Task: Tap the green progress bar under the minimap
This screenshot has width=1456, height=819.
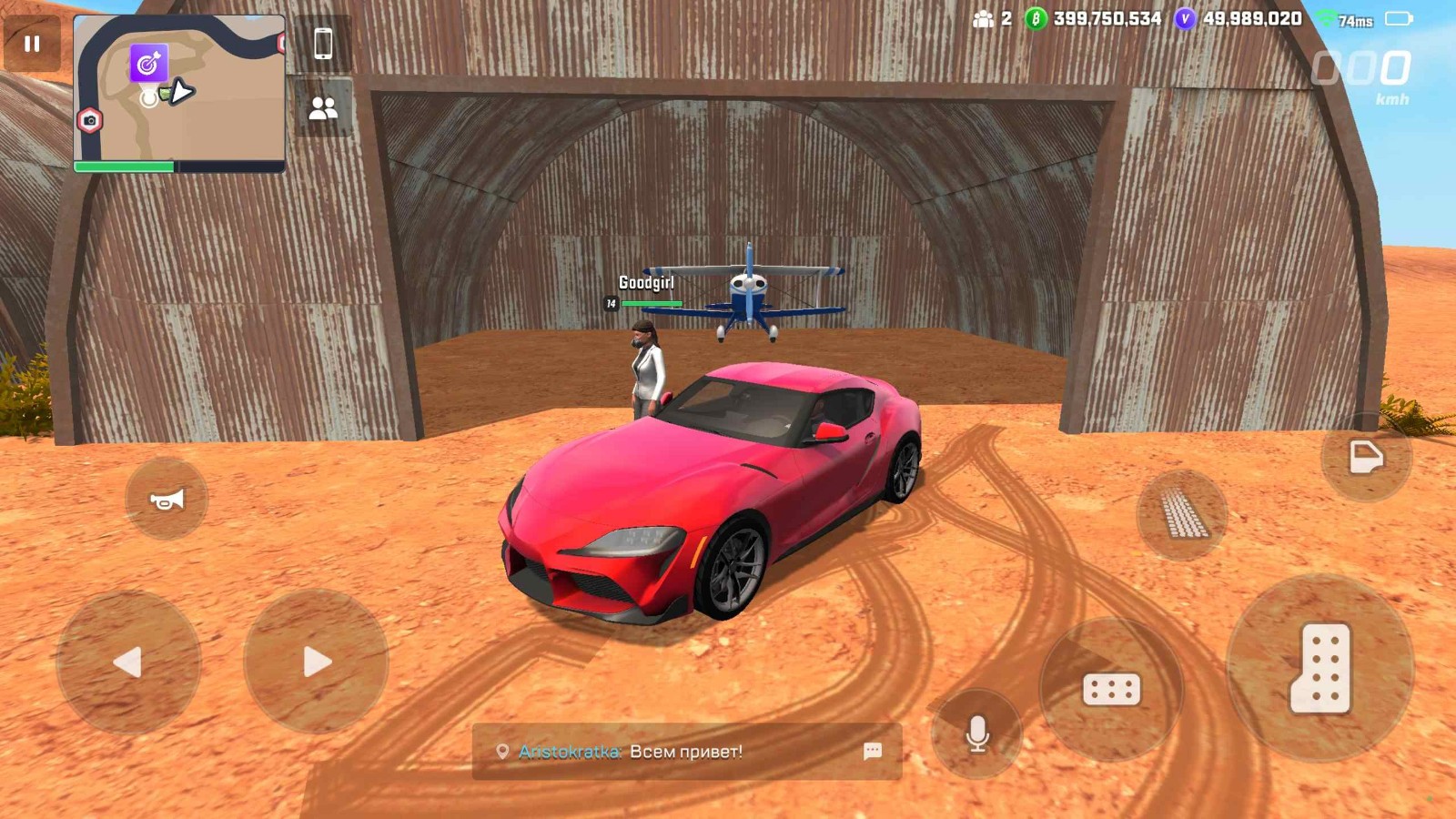Action: [x=123, y=168]
